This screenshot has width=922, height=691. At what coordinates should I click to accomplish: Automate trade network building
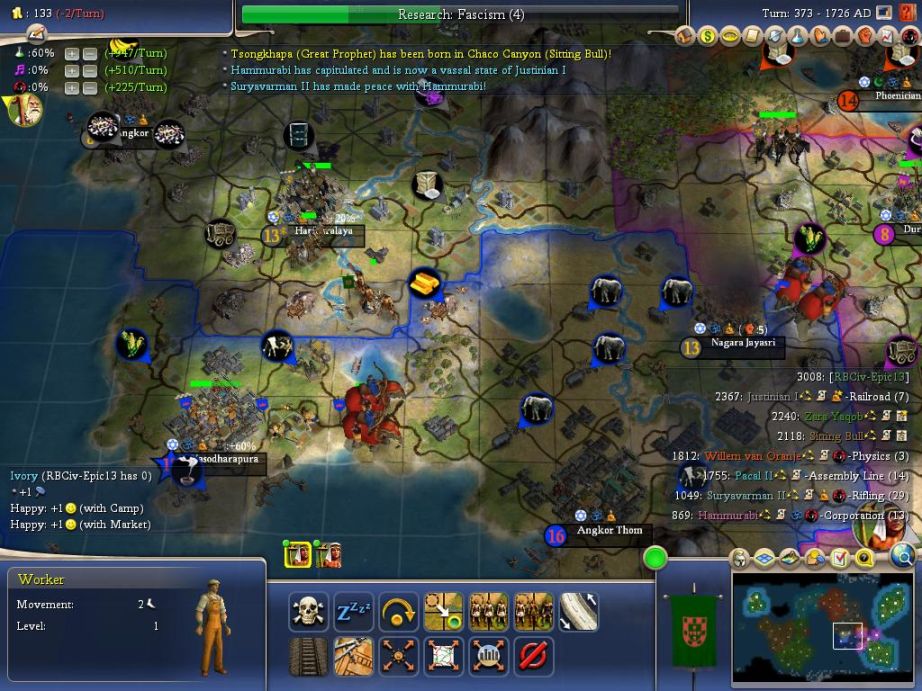tap(443, 657)
